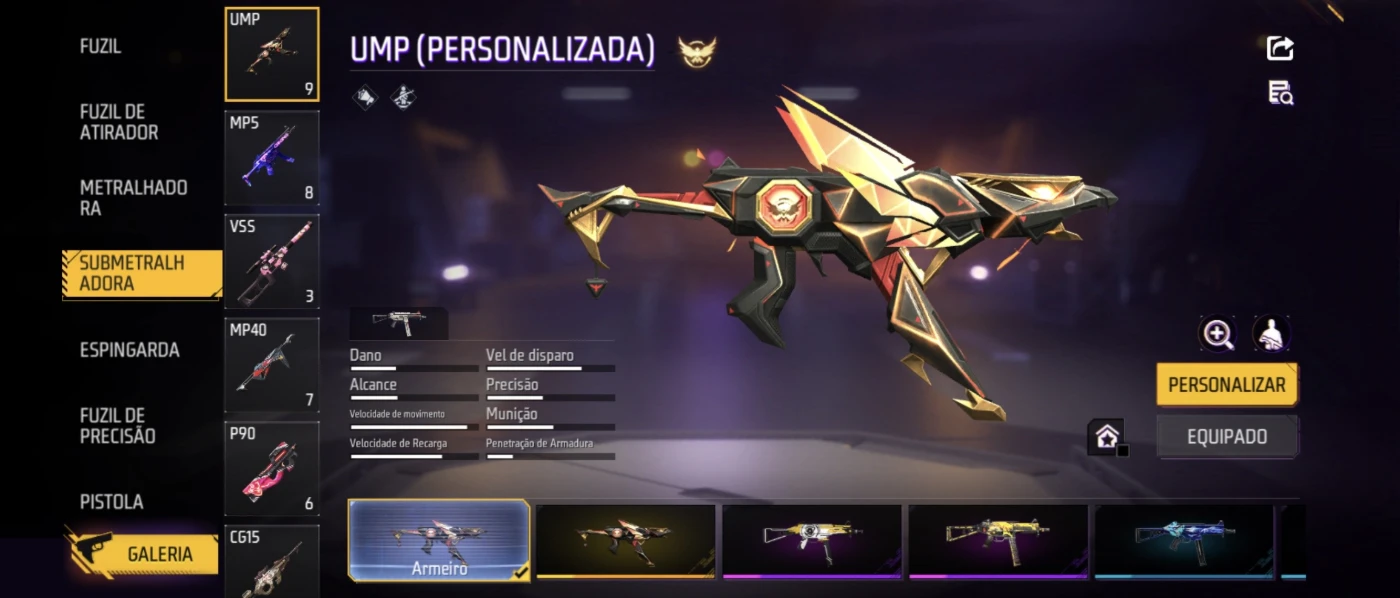This screenshot has height=598, width=1400.
Task: Choose the blue UMP skin thumbnail
Action: coord(1184,540)
